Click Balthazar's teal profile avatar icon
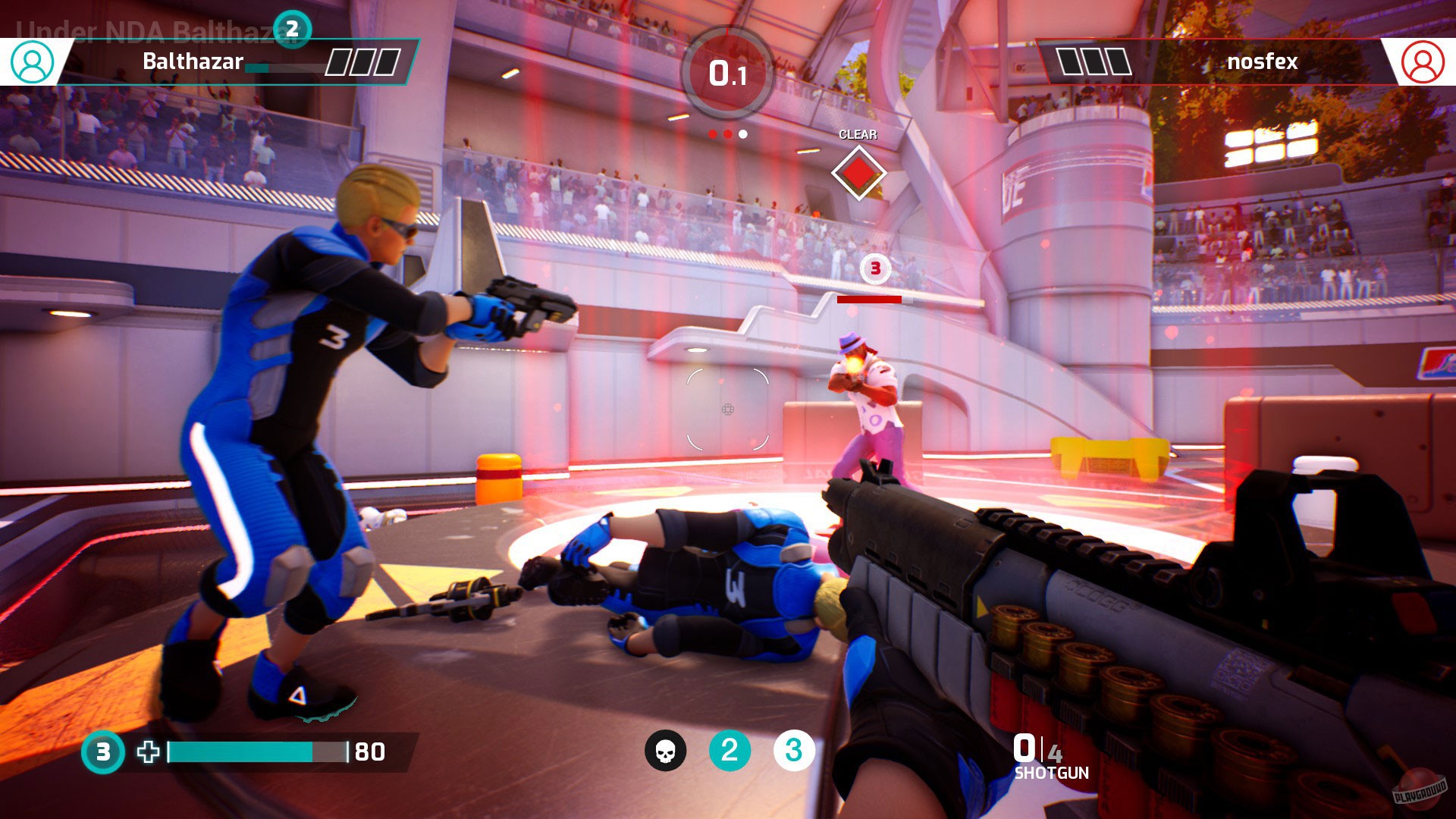 pyautogui.click(x=33, y=61)
